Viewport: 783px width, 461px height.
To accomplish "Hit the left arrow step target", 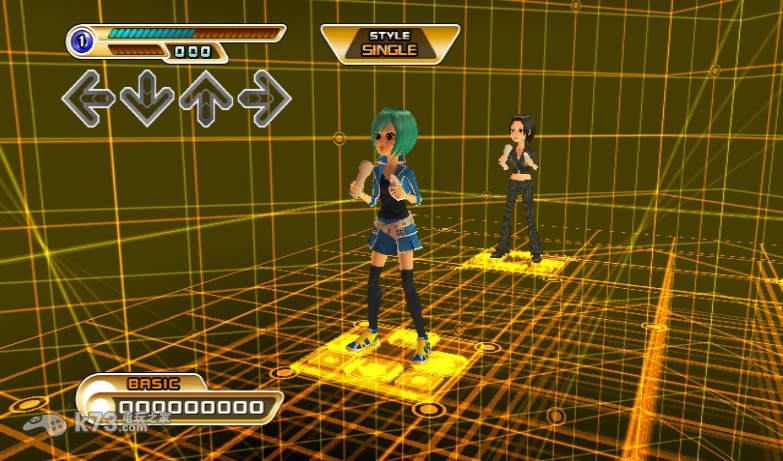I will pos(88,98).
